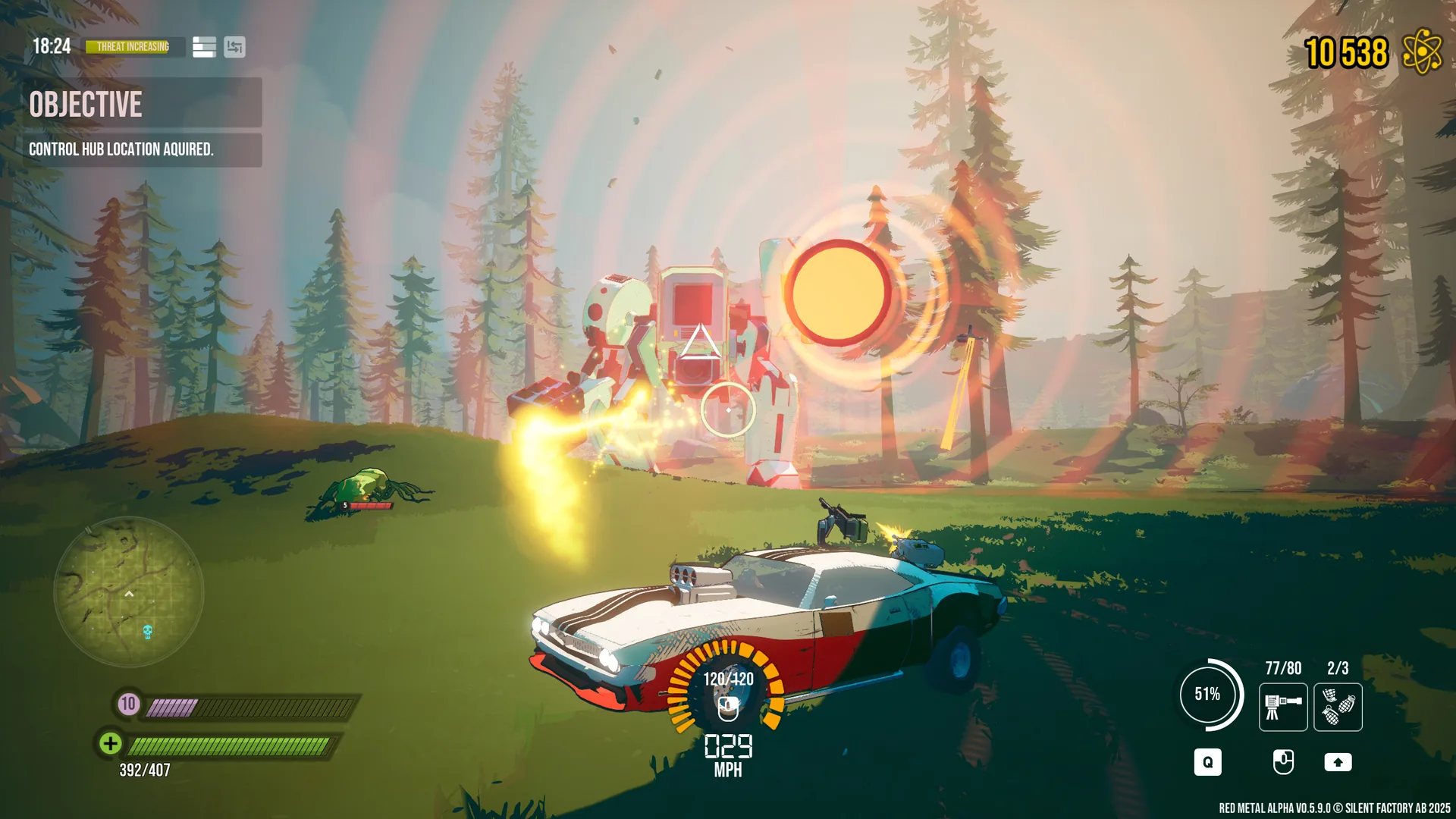Image resolution: width=1456 pixels, height=819 pixels.
Task: Expand the level 10 badge details
Action: (x=127, y=703)
